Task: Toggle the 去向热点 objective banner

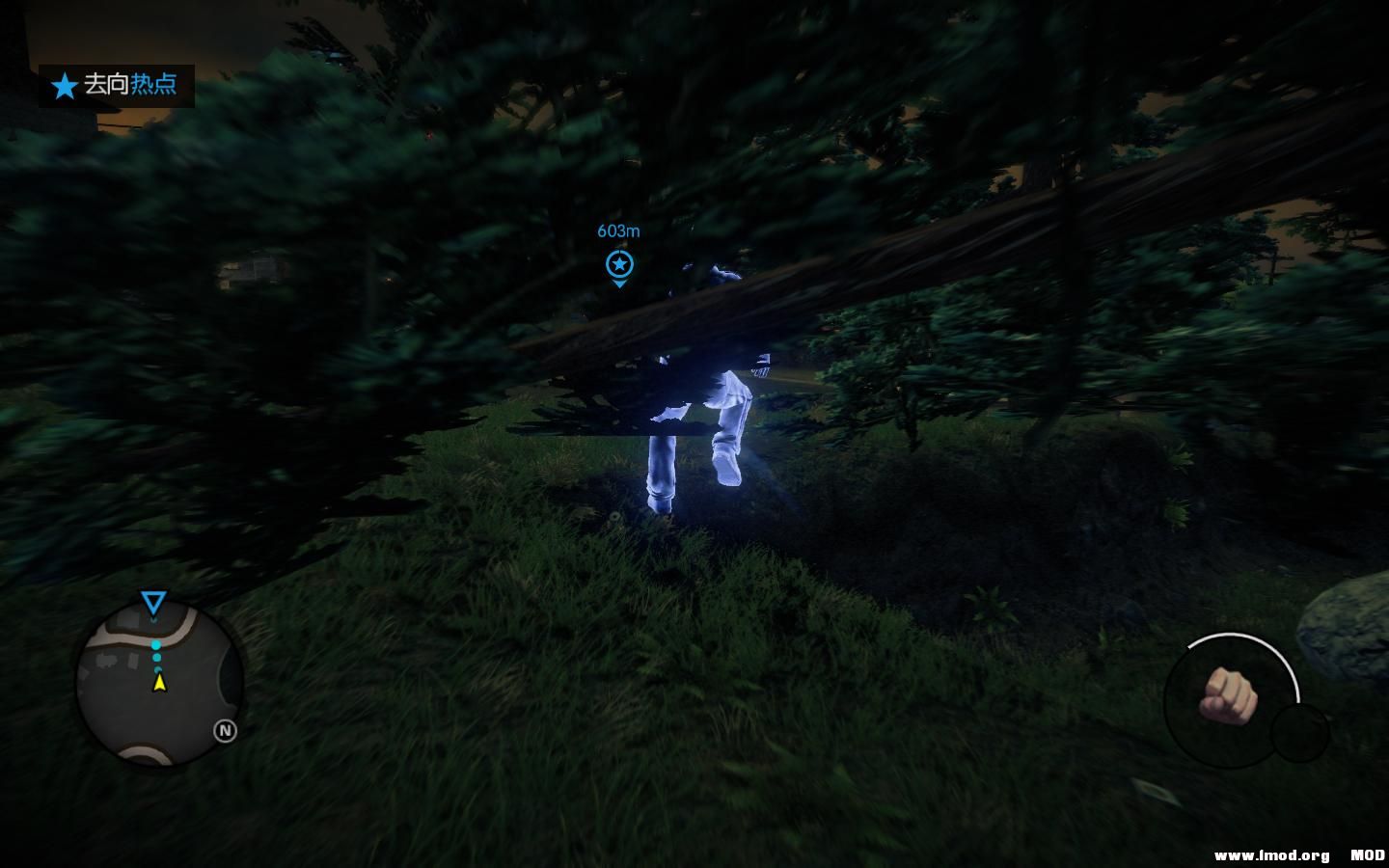Action: 116,86
